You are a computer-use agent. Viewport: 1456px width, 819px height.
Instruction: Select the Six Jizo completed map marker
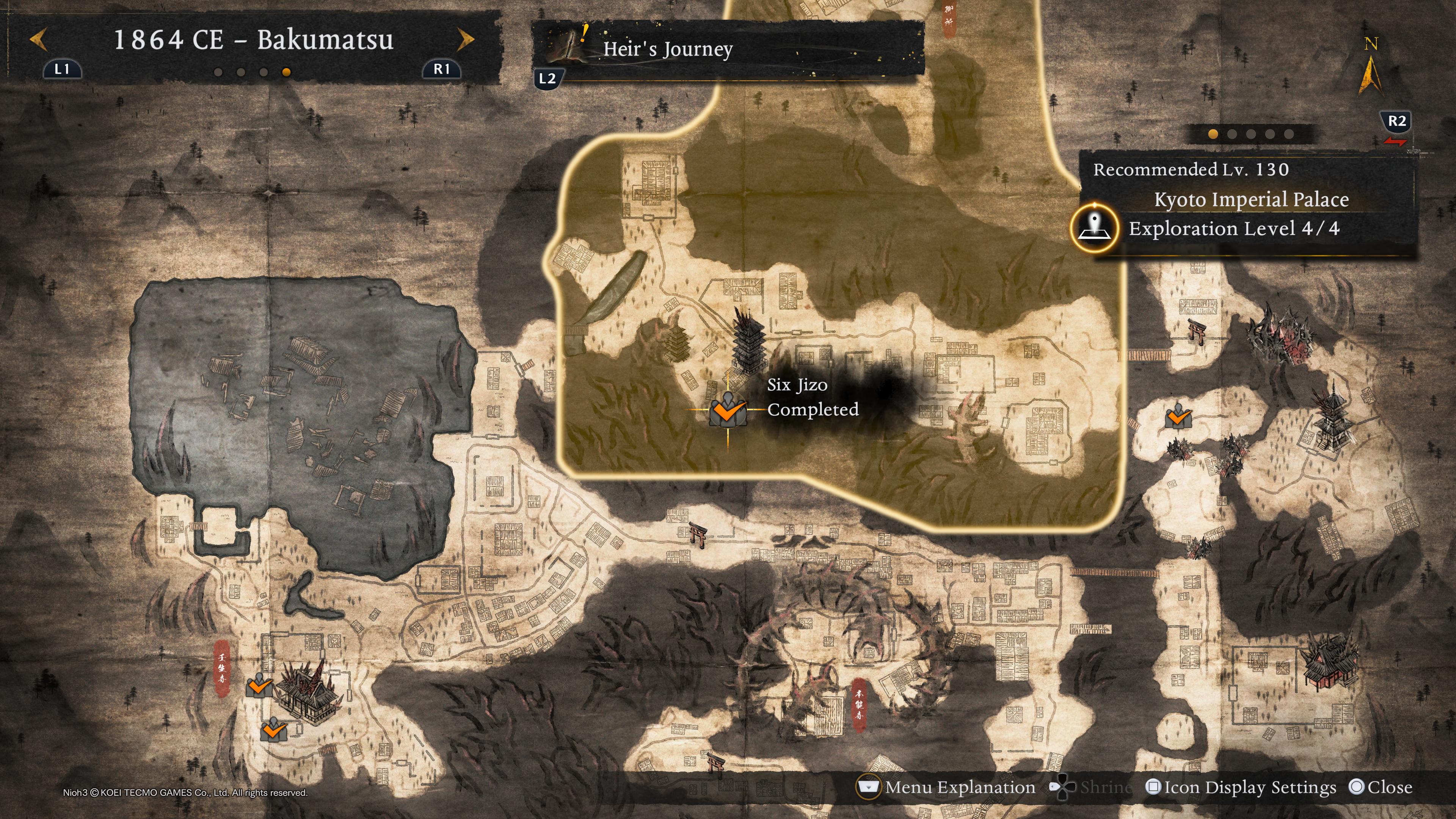728,410
